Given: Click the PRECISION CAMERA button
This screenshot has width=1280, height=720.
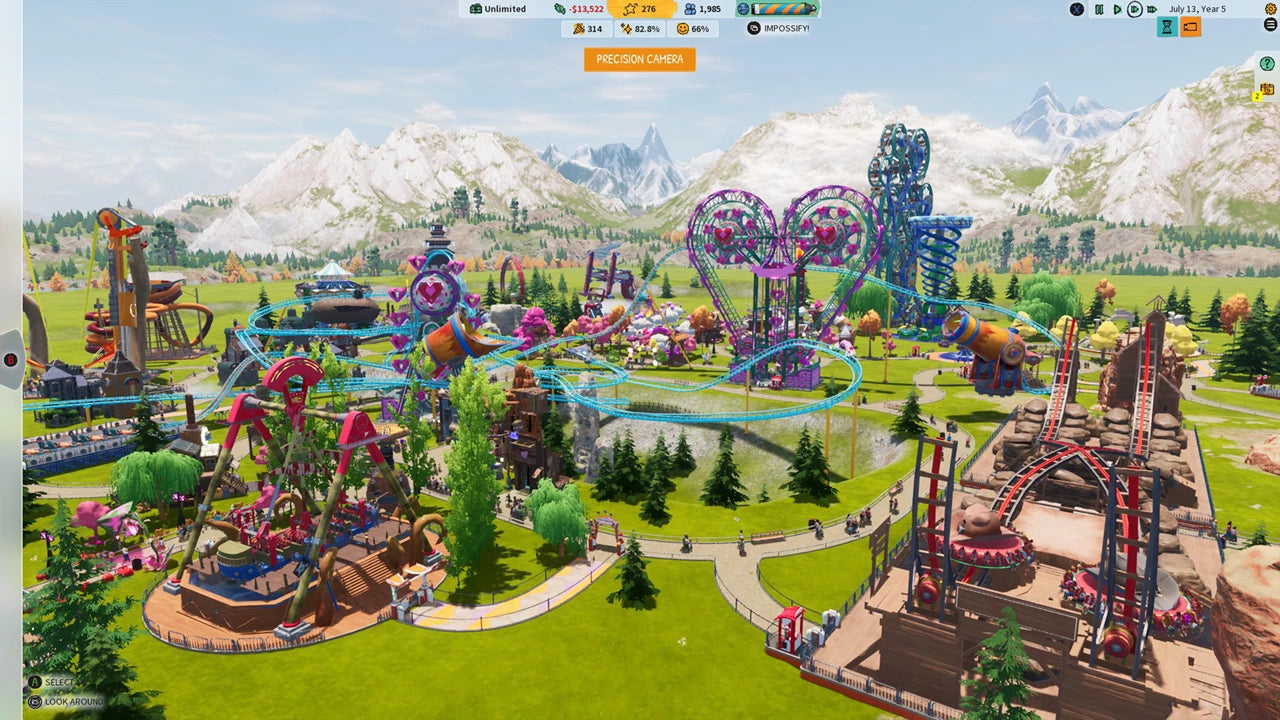Looking at the screenshot, I should pyautogui.click(x=639, y=59).
